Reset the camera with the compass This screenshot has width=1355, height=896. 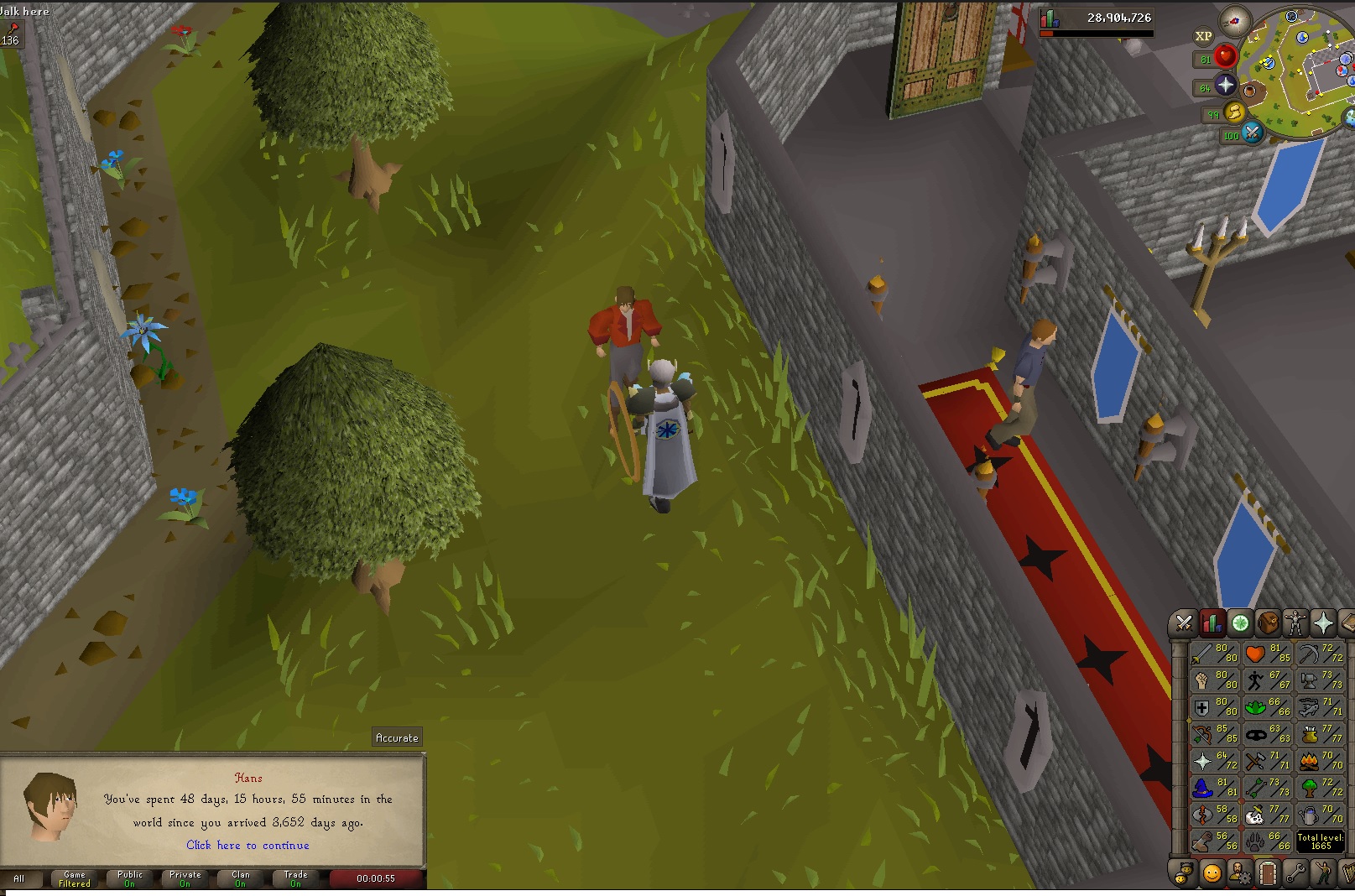click(x=1236, y=21)
